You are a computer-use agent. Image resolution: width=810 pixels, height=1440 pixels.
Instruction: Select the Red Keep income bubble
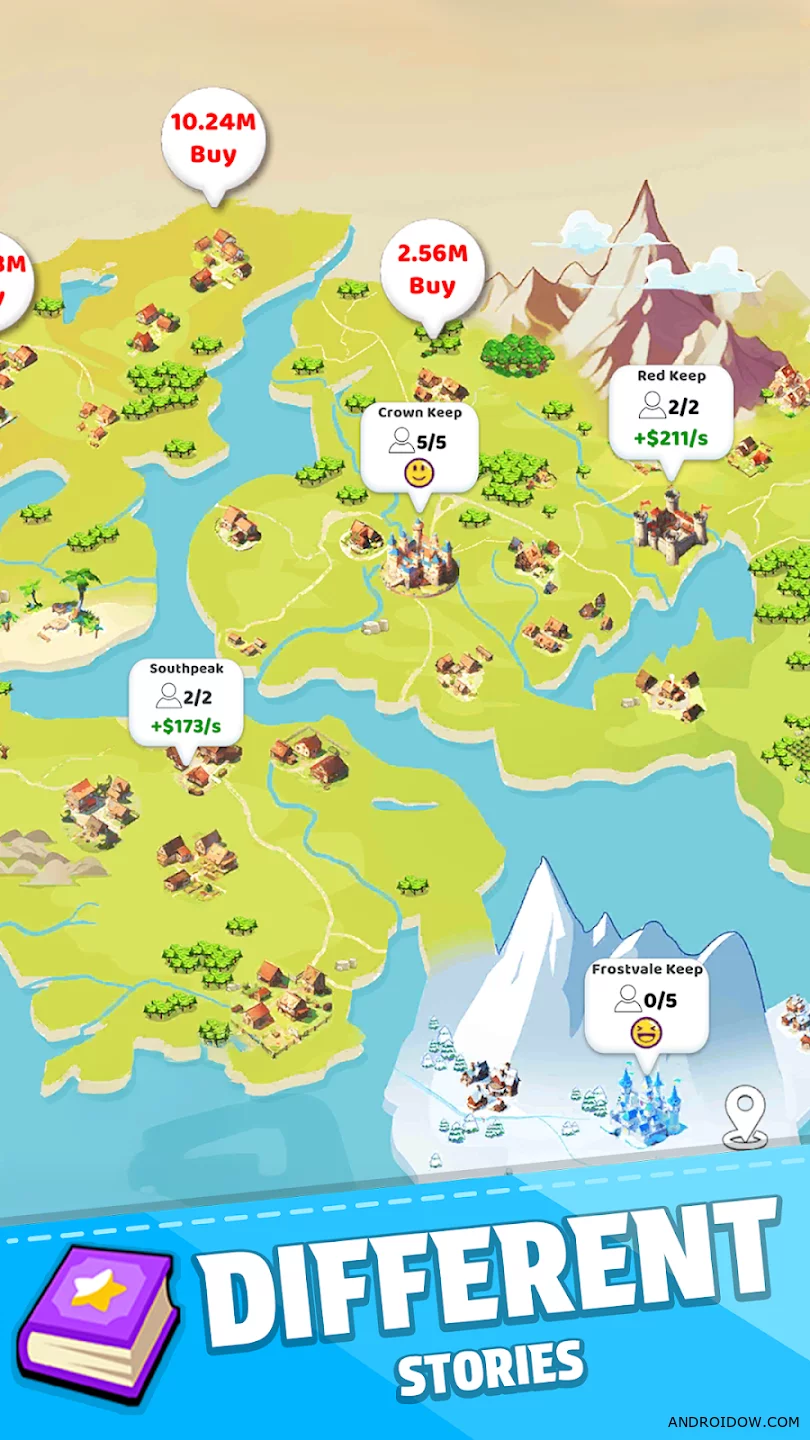click(671, 412)
